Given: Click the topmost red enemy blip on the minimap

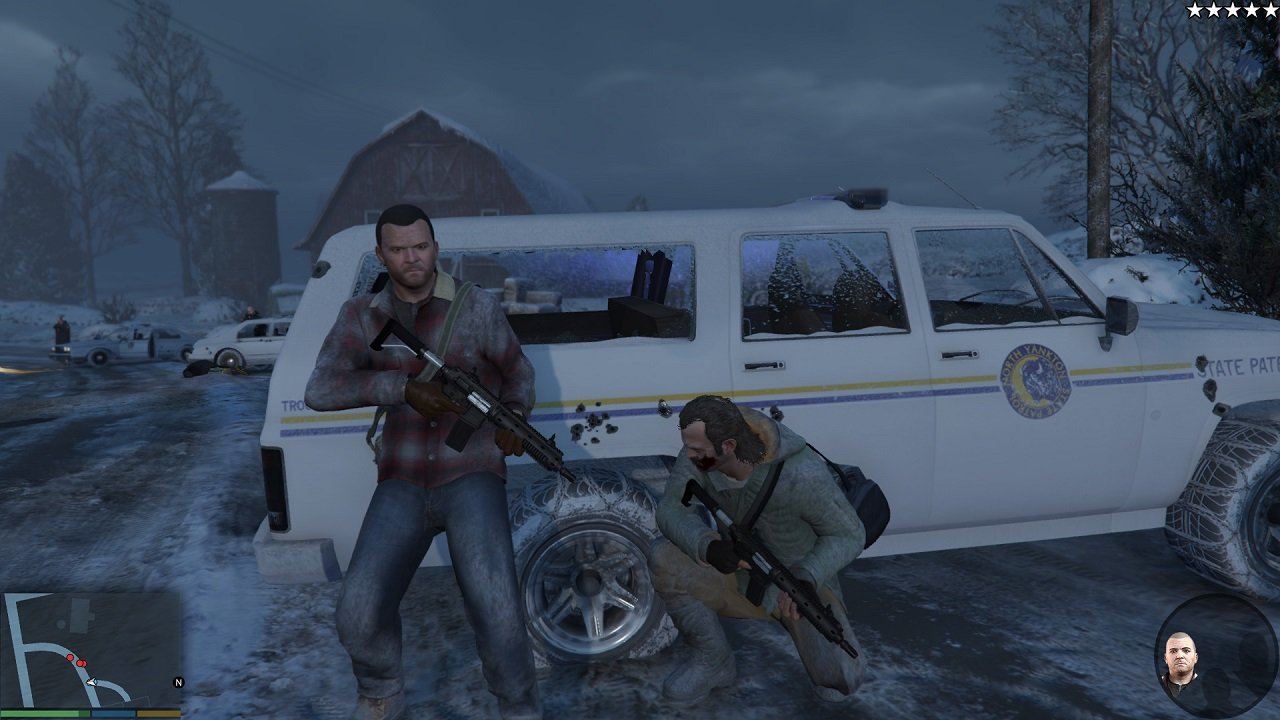Looking at the screenshot, I should point(69,657).
